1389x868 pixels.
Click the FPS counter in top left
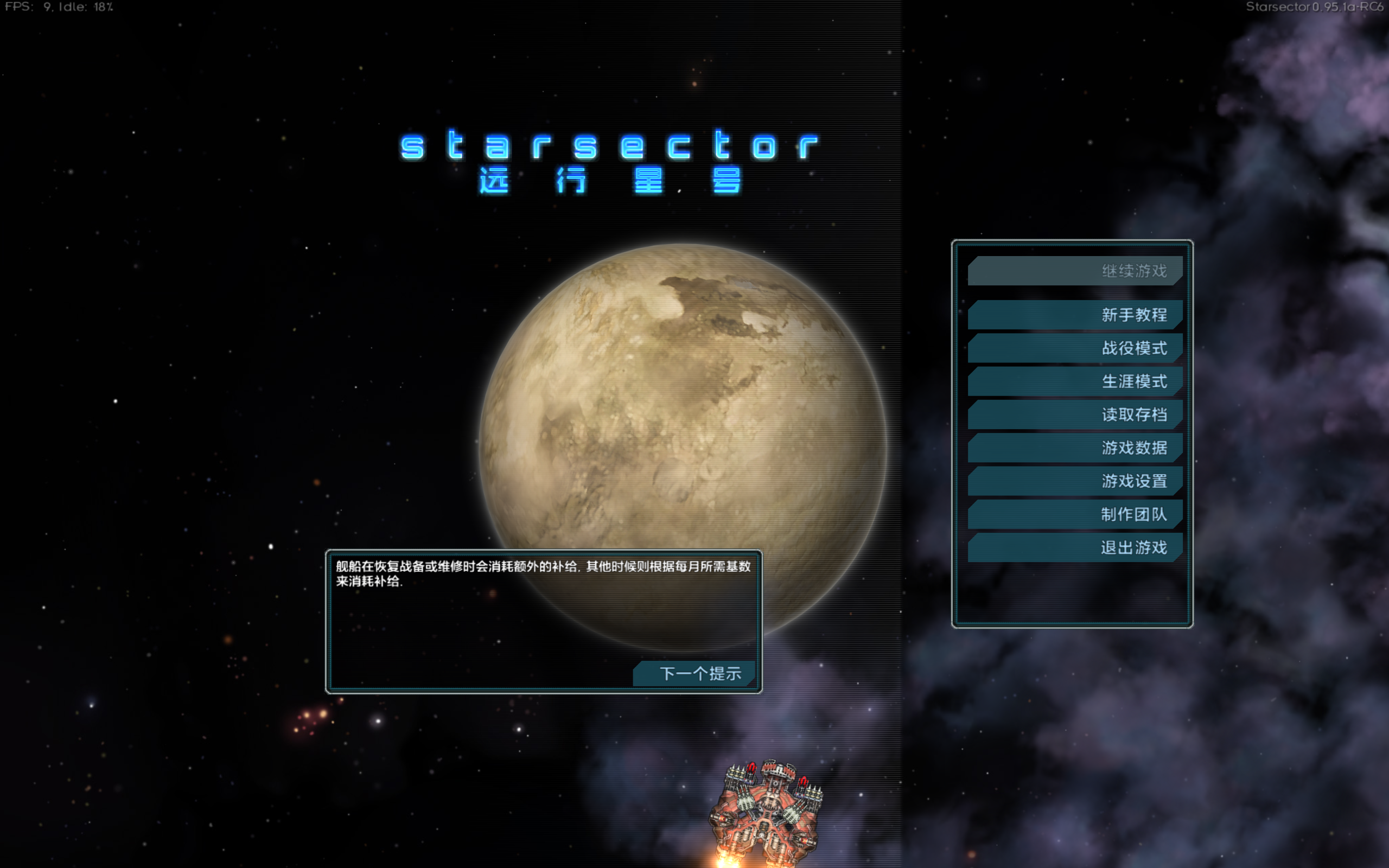[58, 8]
